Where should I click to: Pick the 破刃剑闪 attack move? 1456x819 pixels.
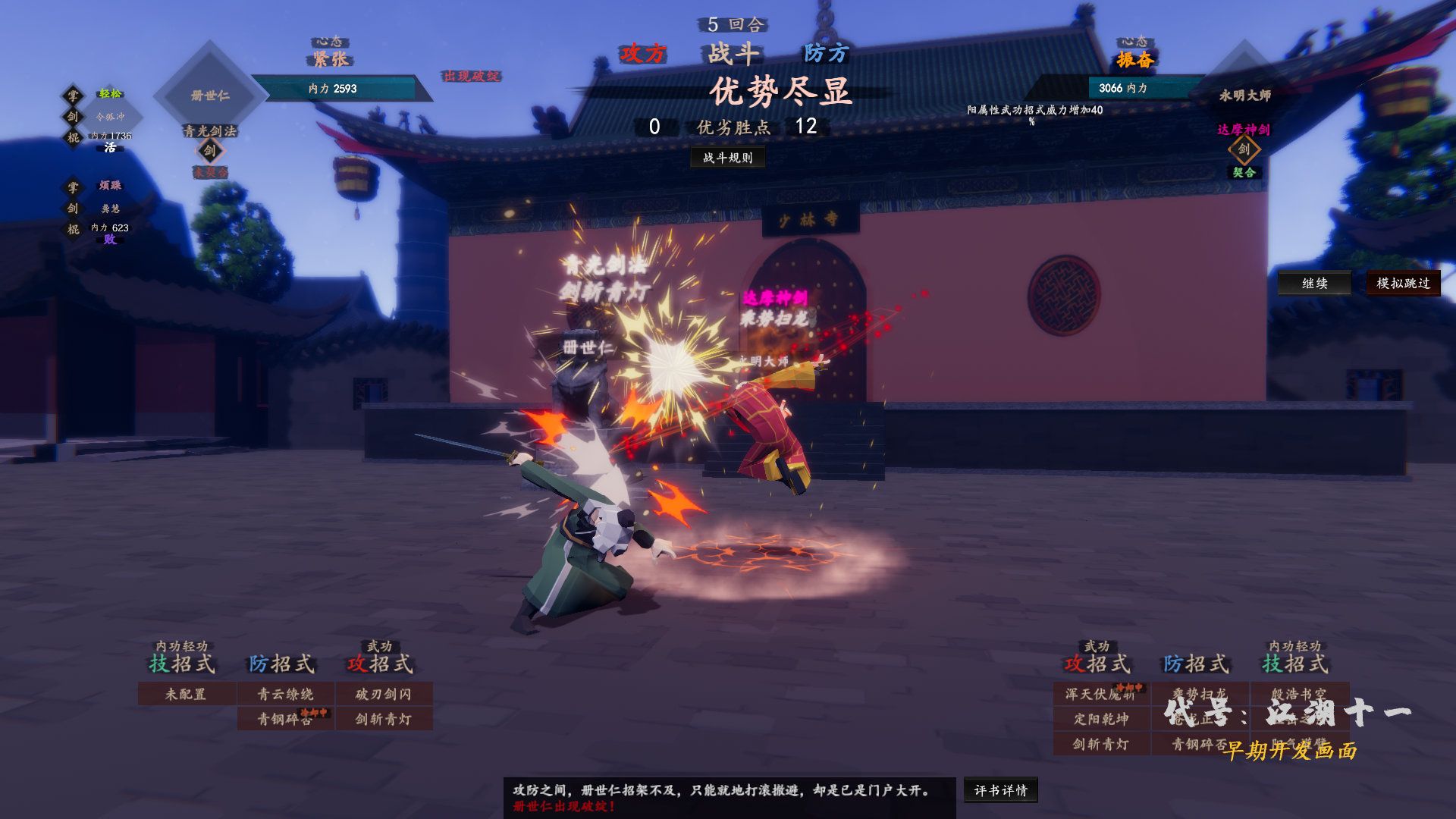click(384, 694)
